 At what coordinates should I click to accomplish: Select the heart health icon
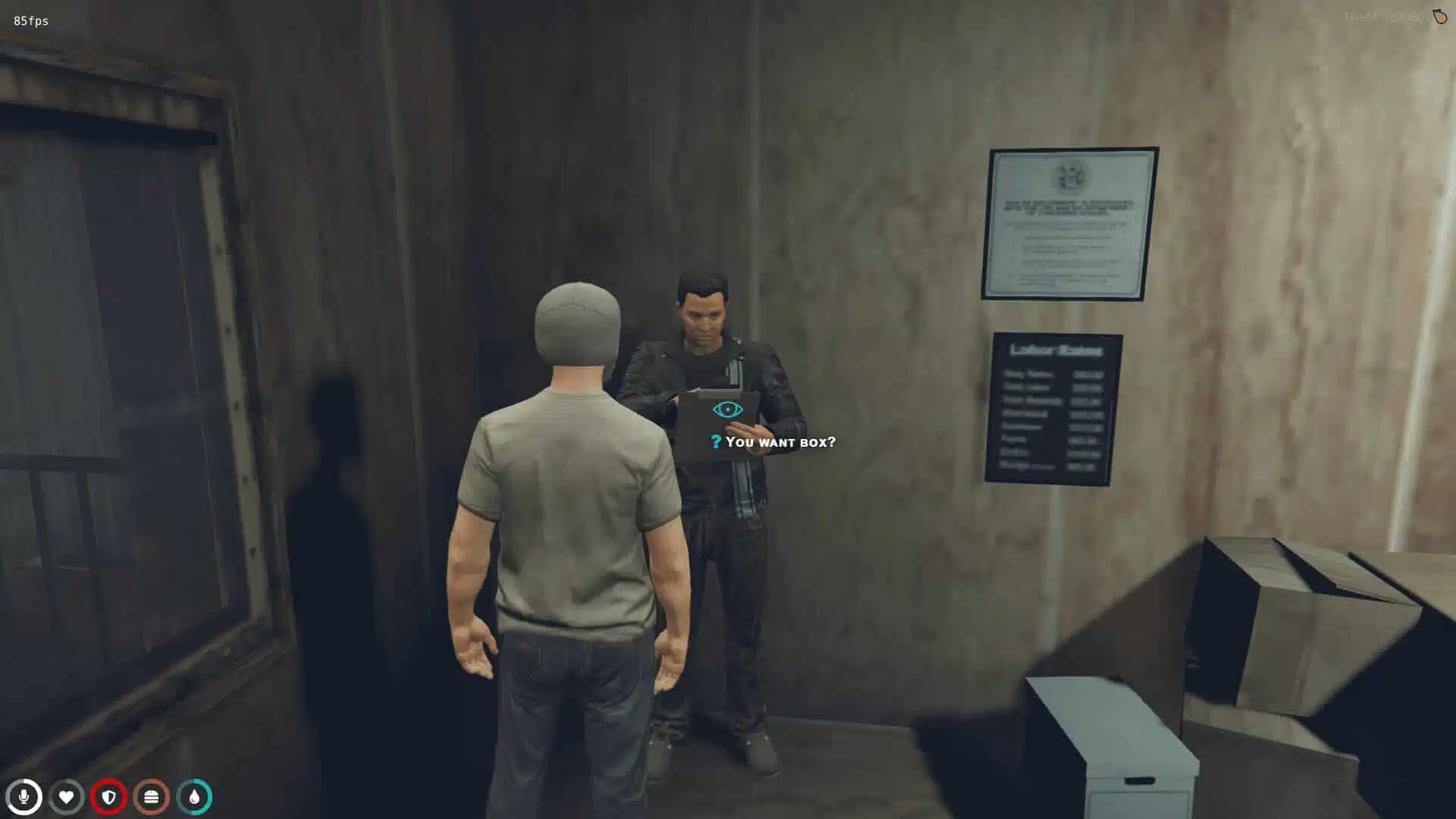(67, 796)
